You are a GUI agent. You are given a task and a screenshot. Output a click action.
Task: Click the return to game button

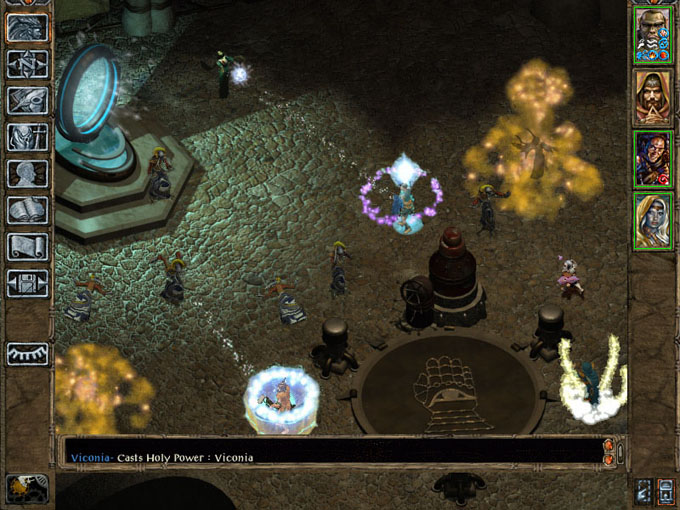28,27
